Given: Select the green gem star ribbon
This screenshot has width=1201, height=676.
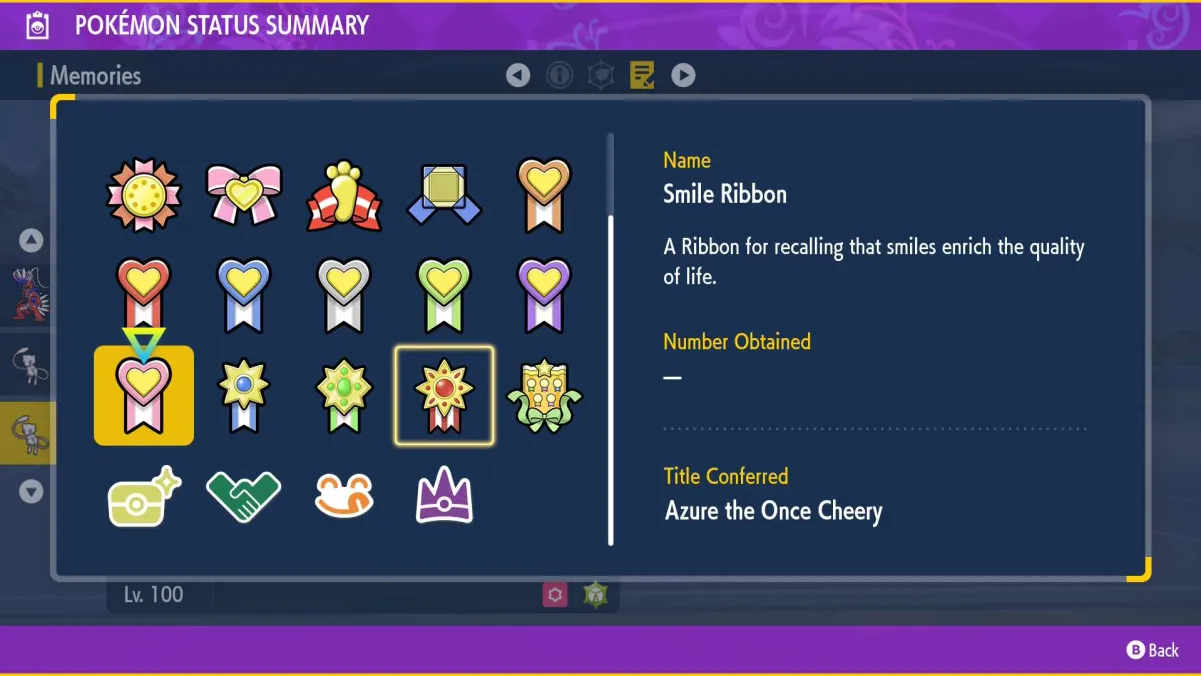Looking at the screenshot, I should point(344,396).
